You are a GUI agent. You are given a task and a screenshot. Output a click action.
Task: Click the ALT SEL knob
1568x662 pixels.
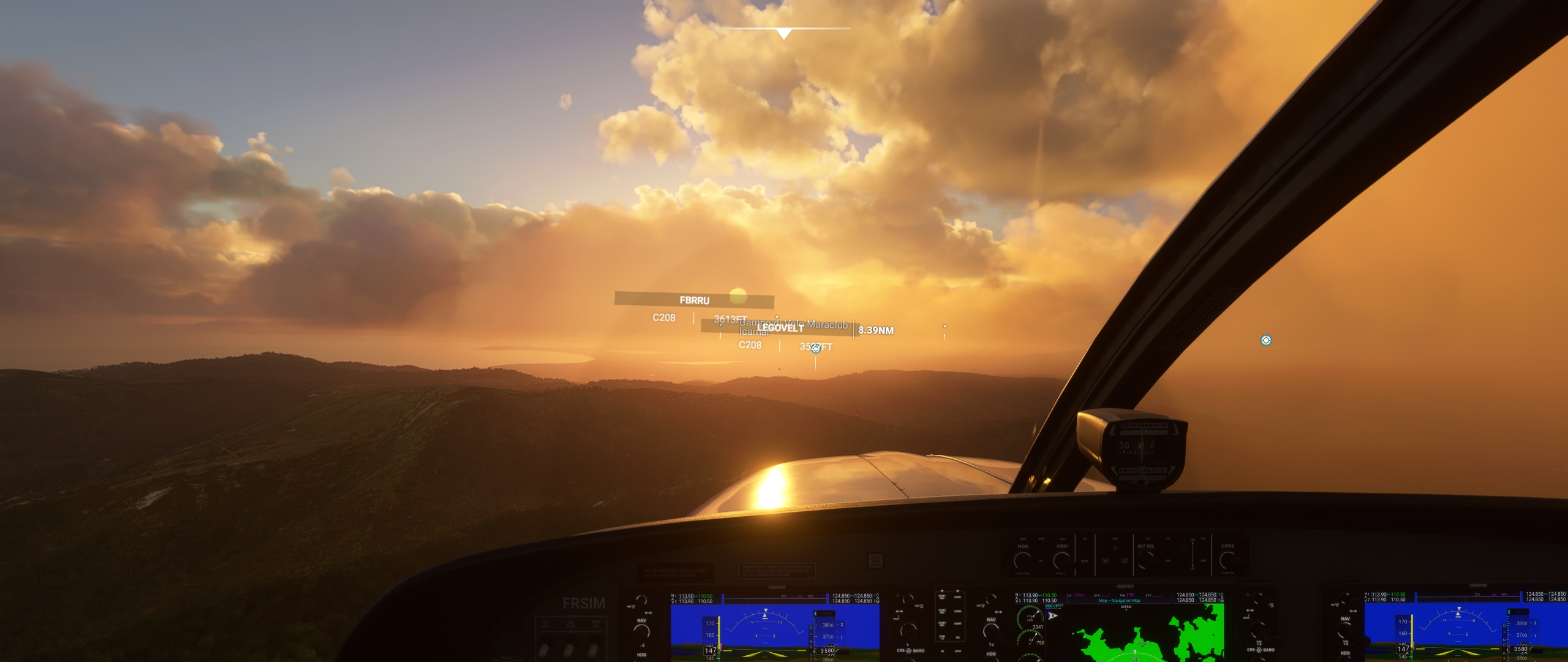click(x=1145, y=560)
